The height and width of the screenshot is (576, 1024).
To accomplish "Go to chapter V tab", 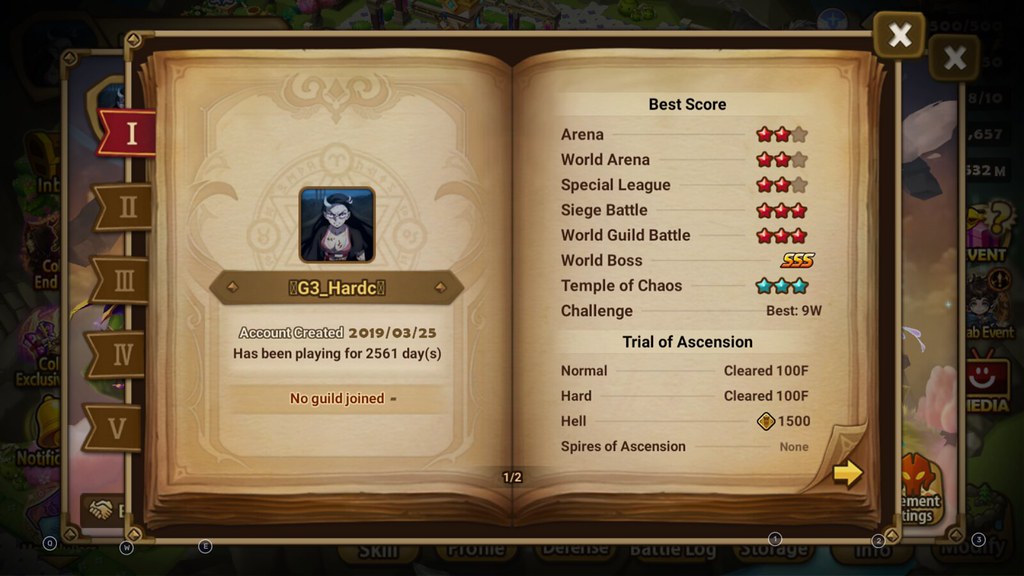I will click(116, 428).
